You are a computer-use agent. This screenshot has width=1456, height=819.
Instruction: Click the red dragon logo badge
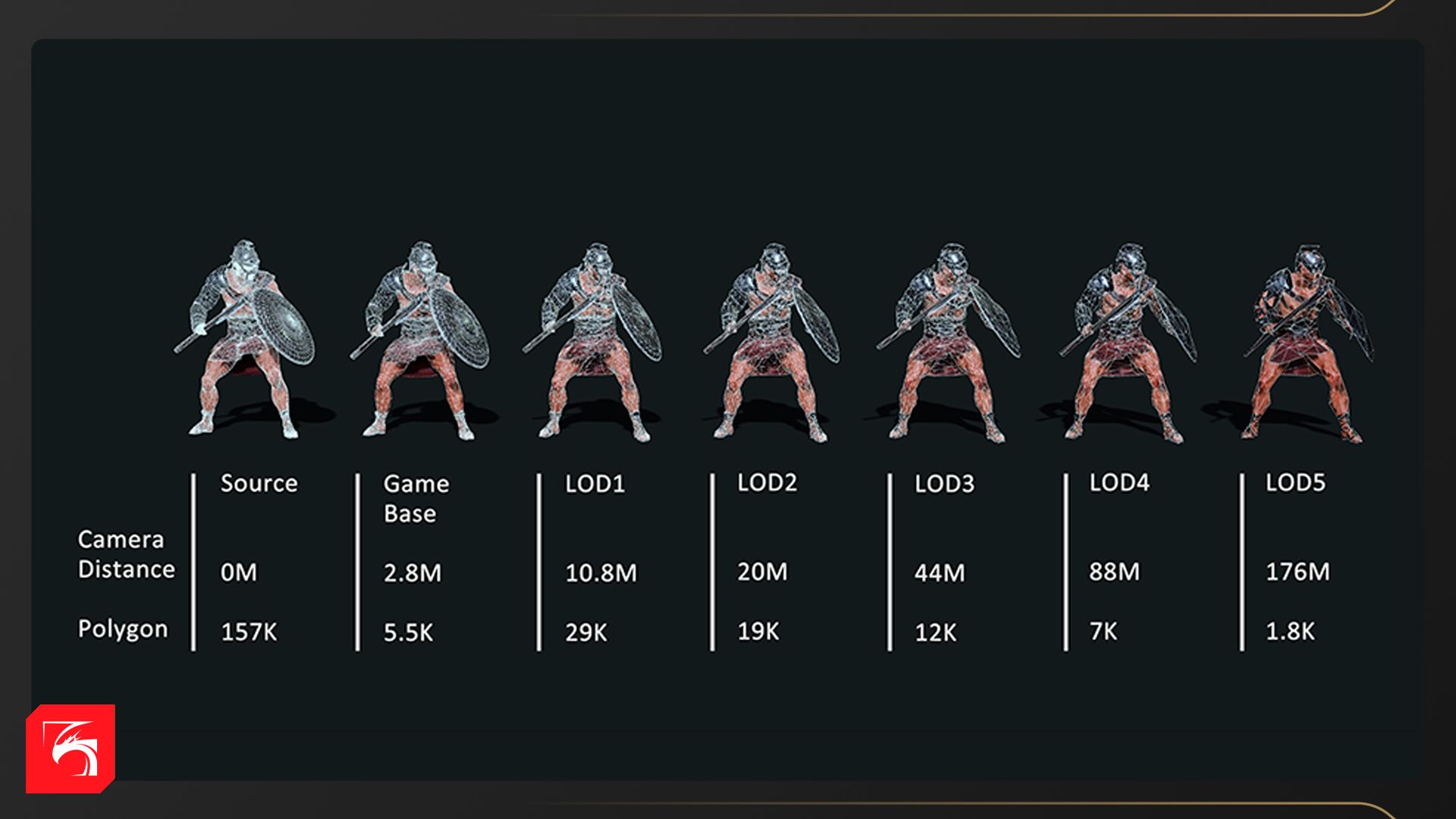(x=71, y=748)
